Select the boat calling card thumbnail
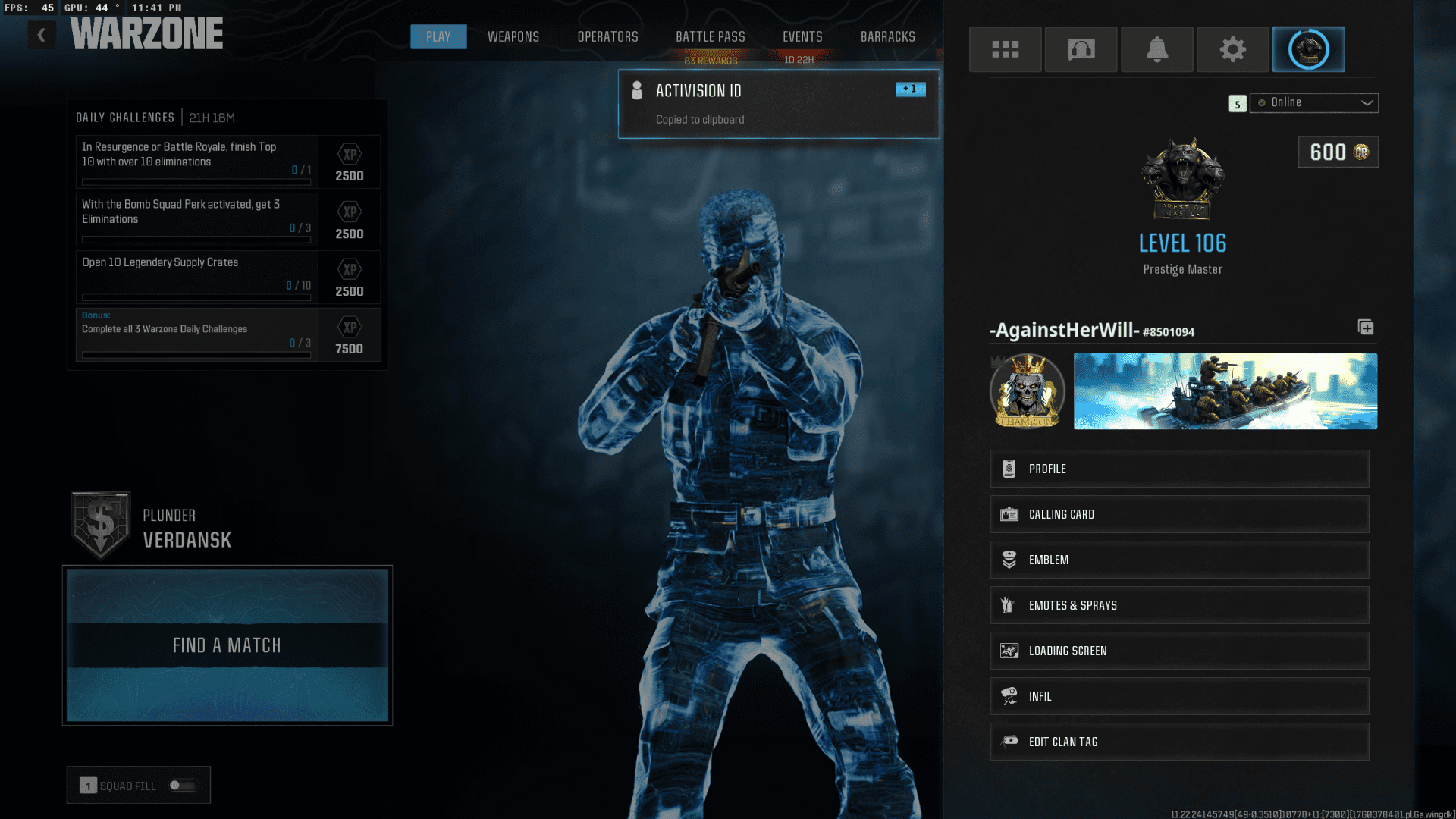The height and width of the screenshot is (819, 1456). tap(1225, 391)
